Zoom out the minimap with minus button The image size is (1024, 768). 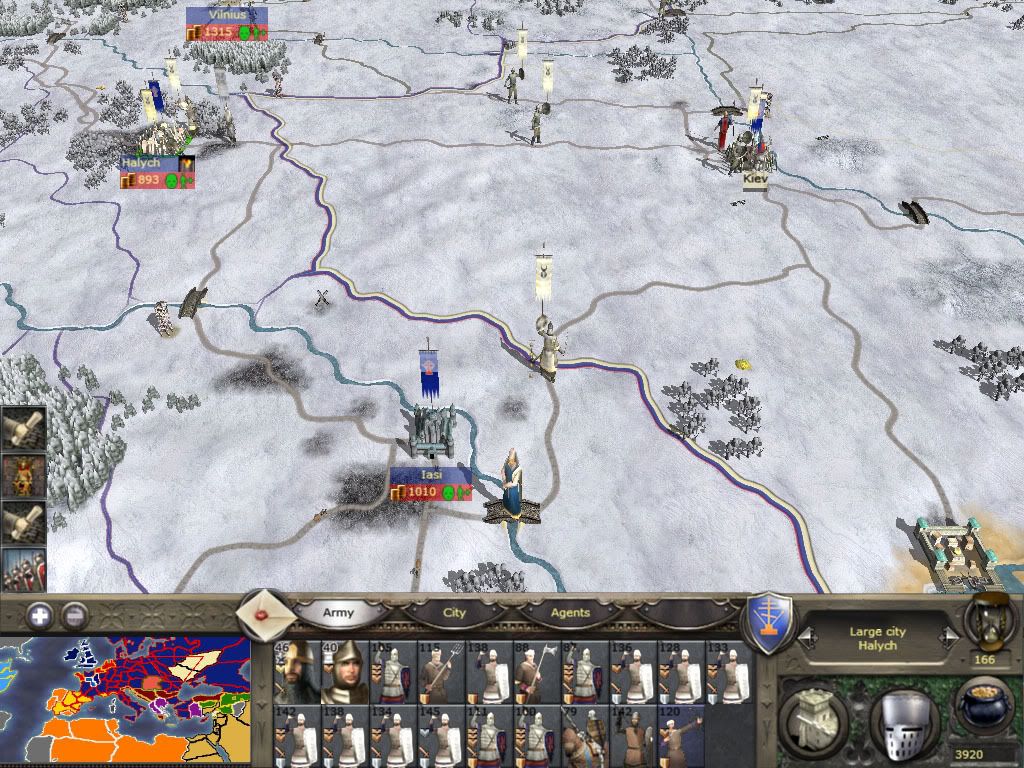(x=74, y=615)
